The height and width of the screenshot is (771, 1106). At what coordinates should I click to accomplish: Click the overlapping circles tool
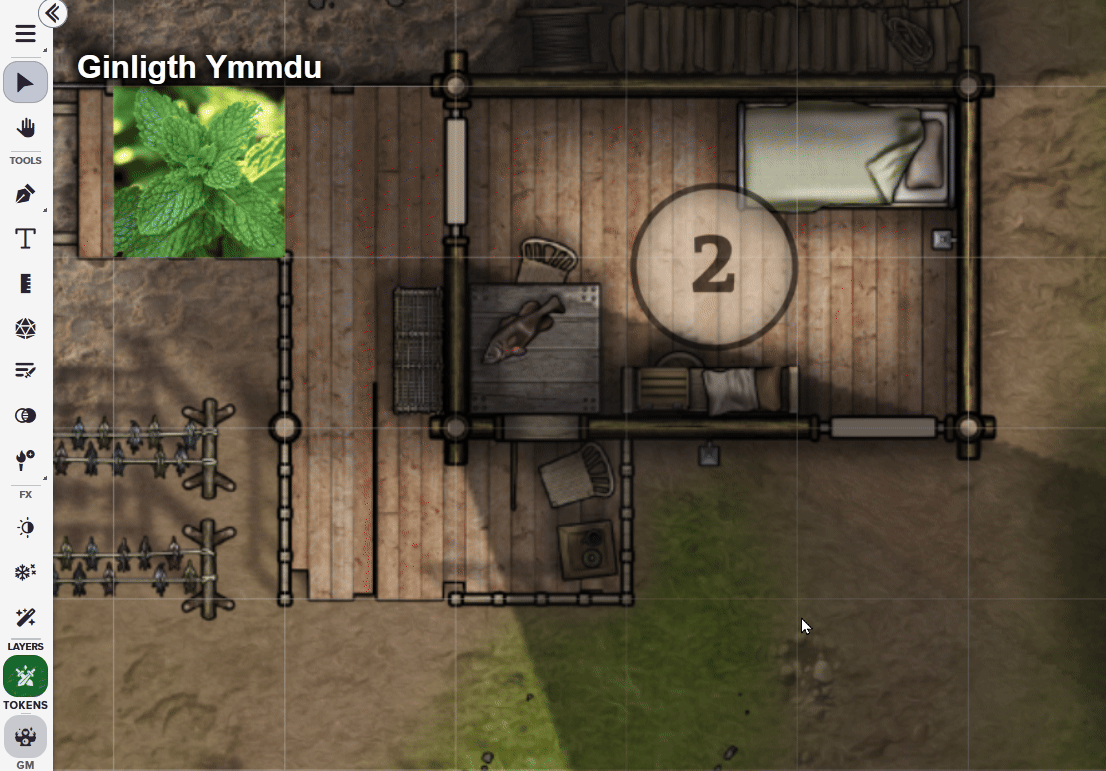click(x=26, y=415)
